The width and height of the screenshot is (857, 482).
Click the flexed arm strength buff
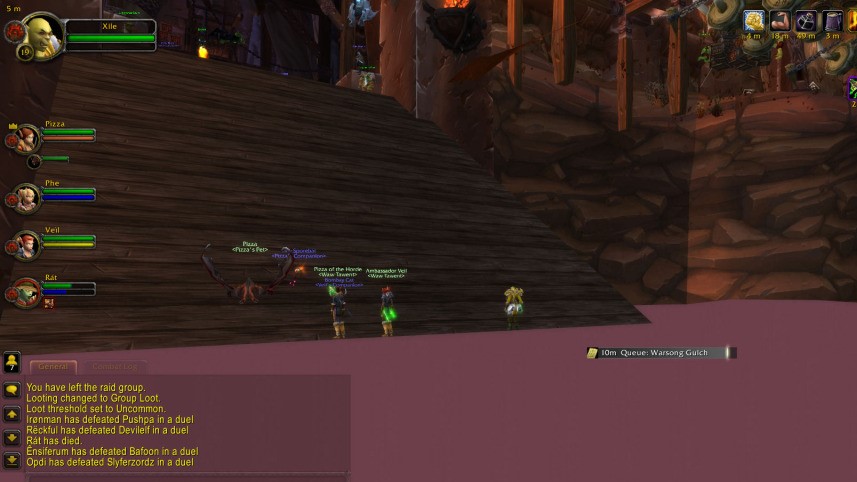(780, 21)
